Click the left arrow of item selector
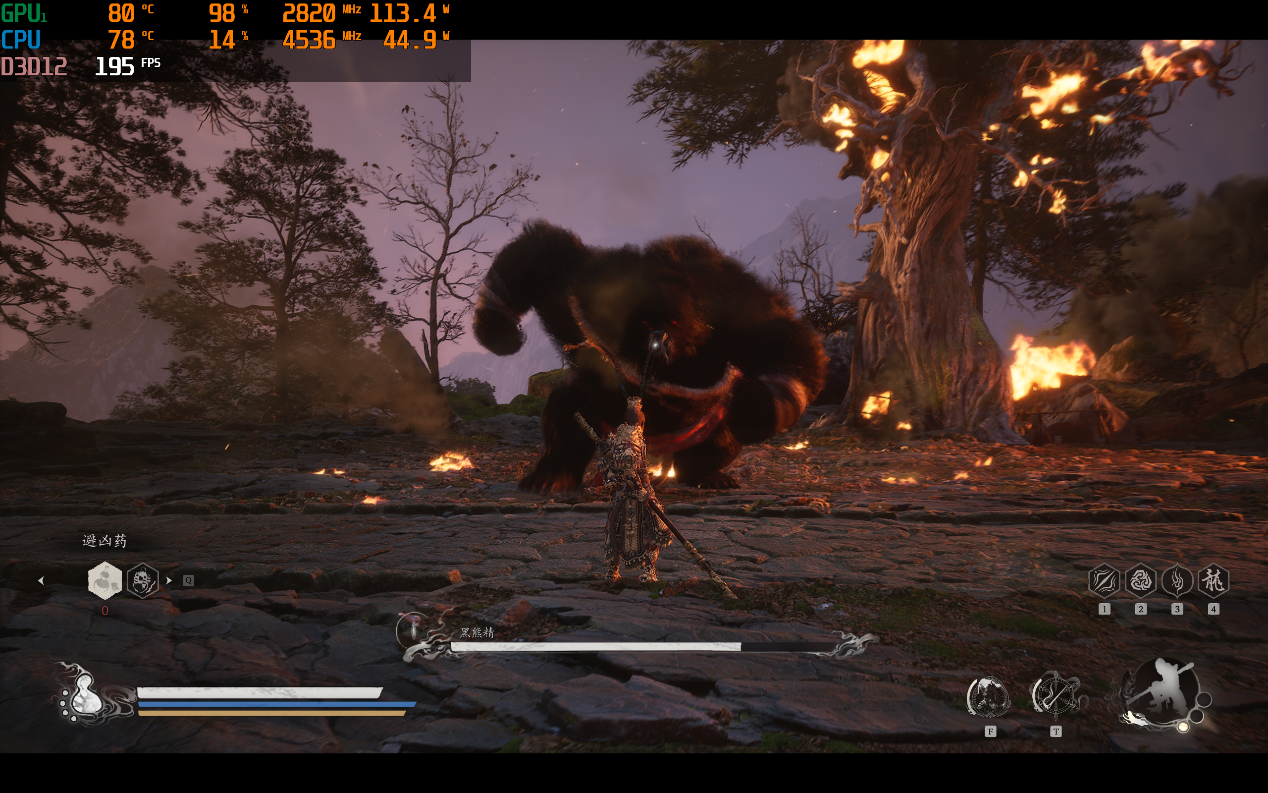The image size is (1268, 793). (41, 580)
